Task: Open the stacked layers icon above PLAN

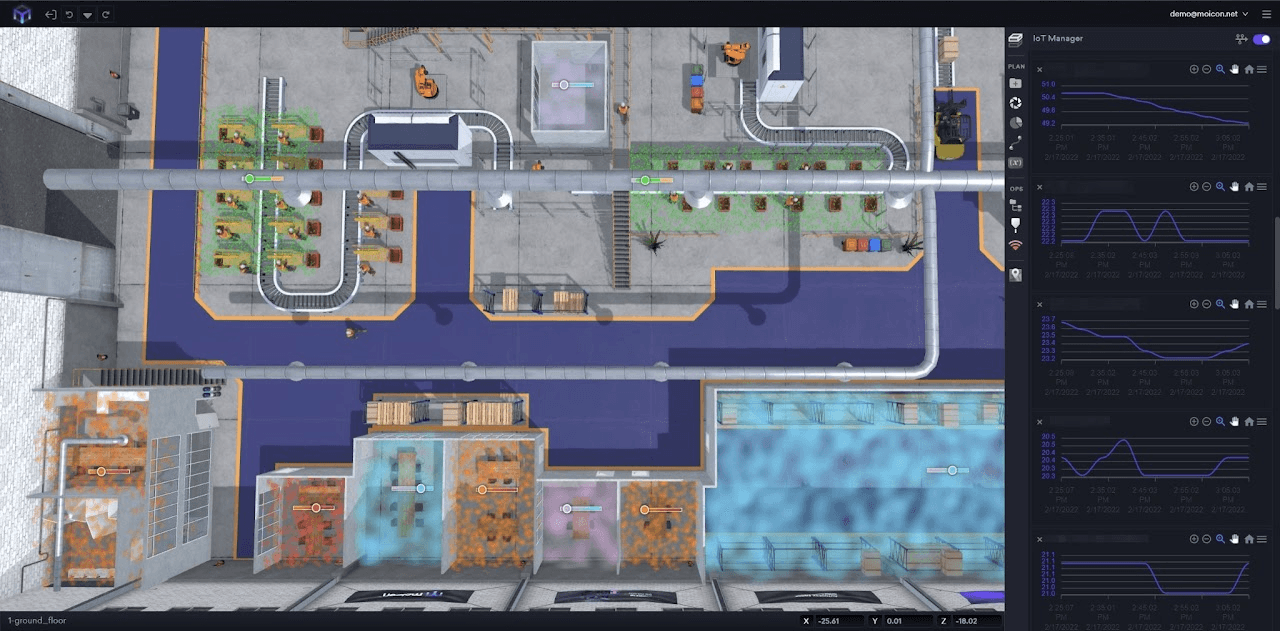Action: point(1016,39)
